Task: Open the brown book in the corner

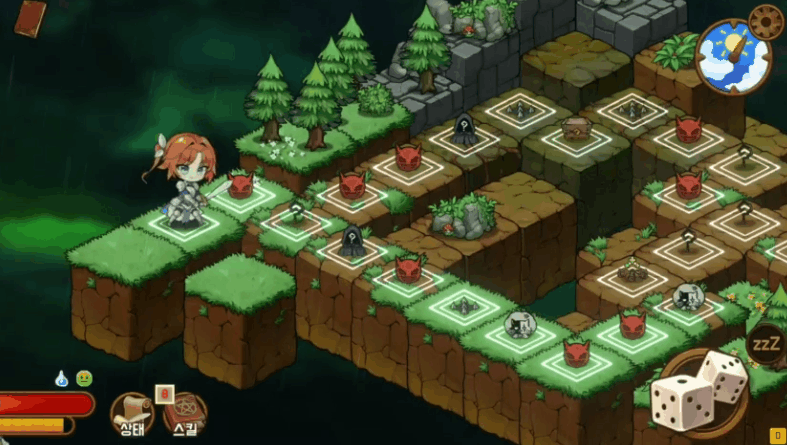Action: [32, 17]
